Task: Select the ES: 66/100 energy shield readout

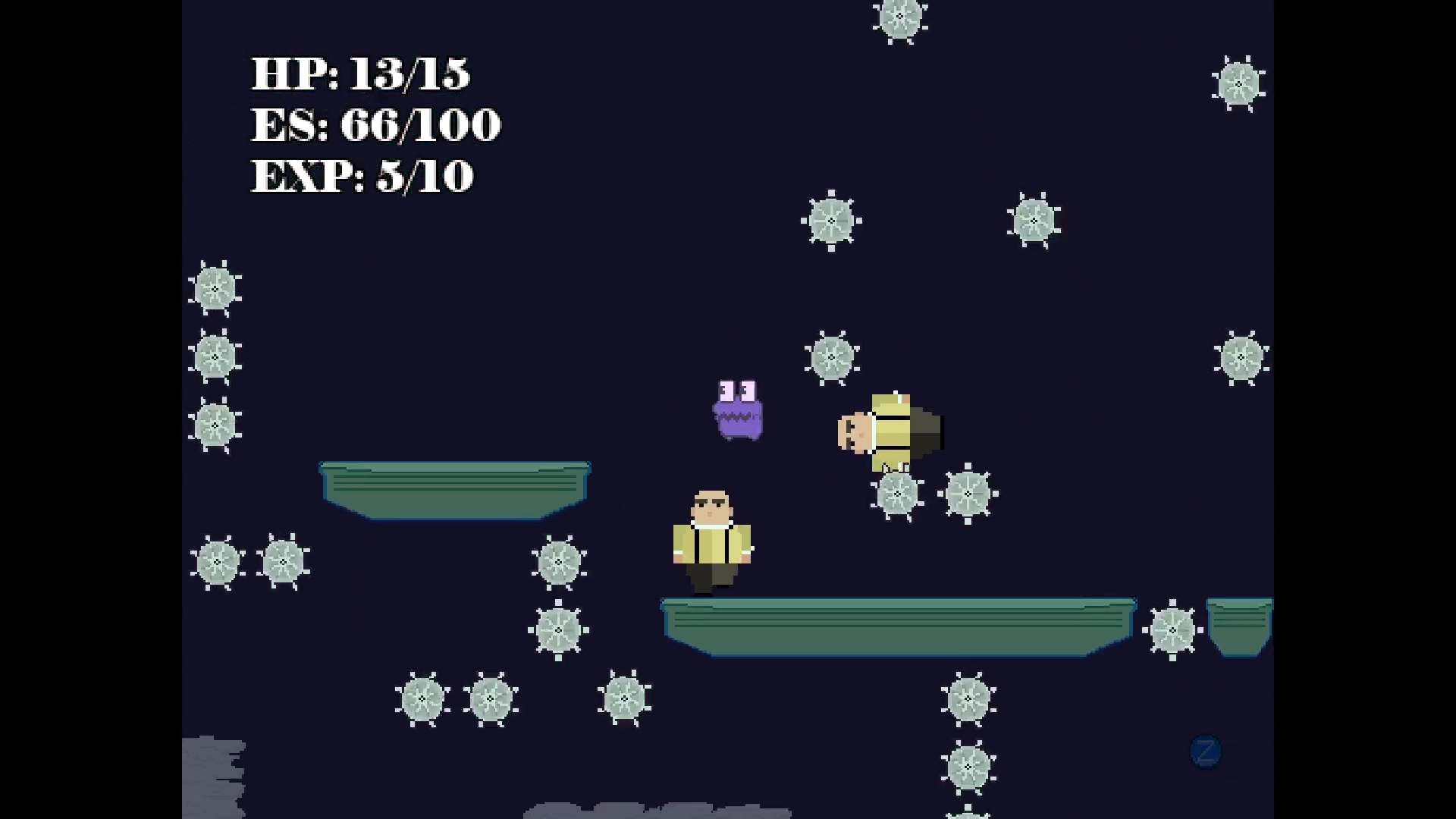Action: pos(375,124)
